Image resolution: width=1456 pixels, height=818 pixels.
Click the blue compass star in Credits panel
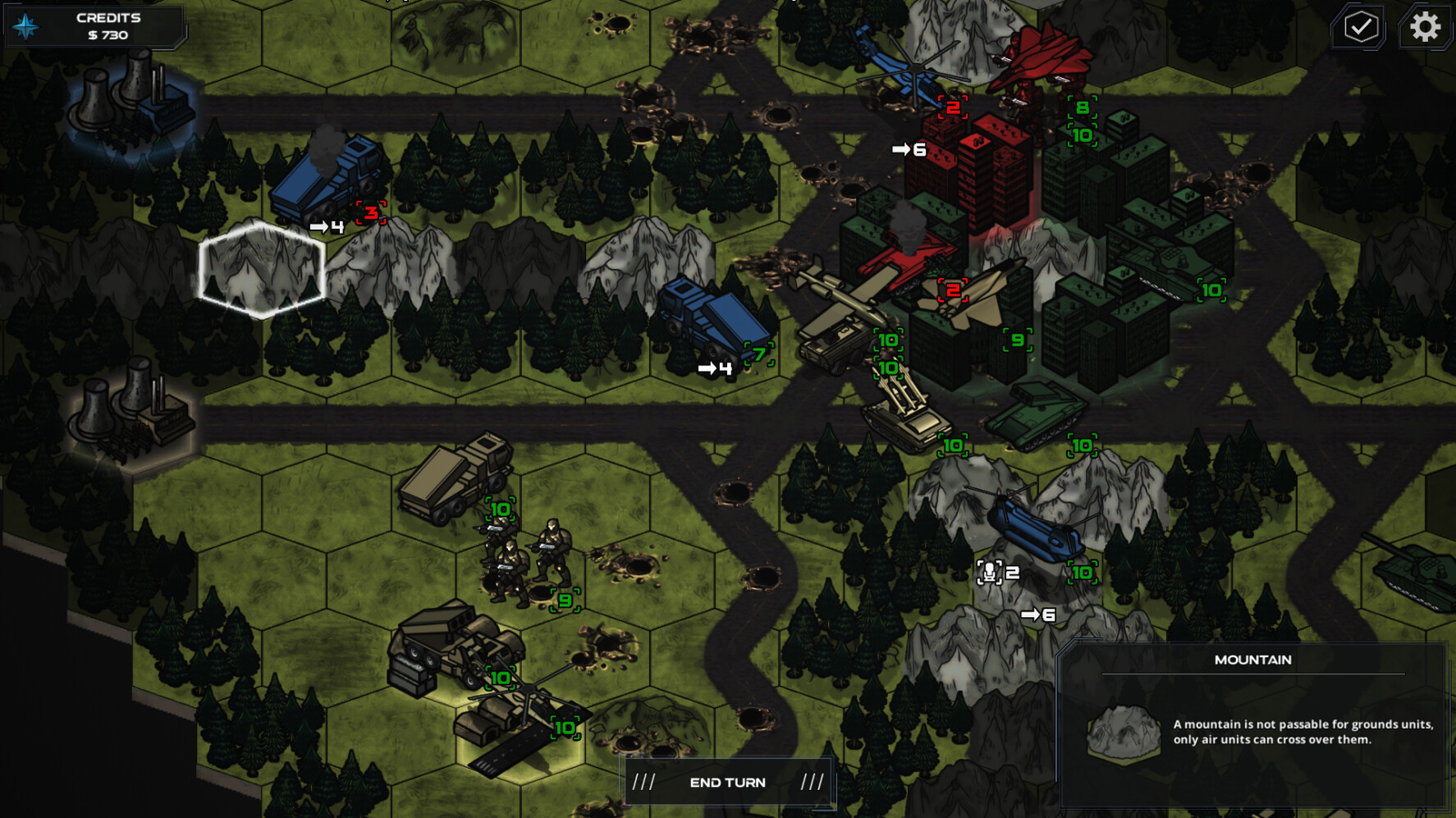(25, 25)
